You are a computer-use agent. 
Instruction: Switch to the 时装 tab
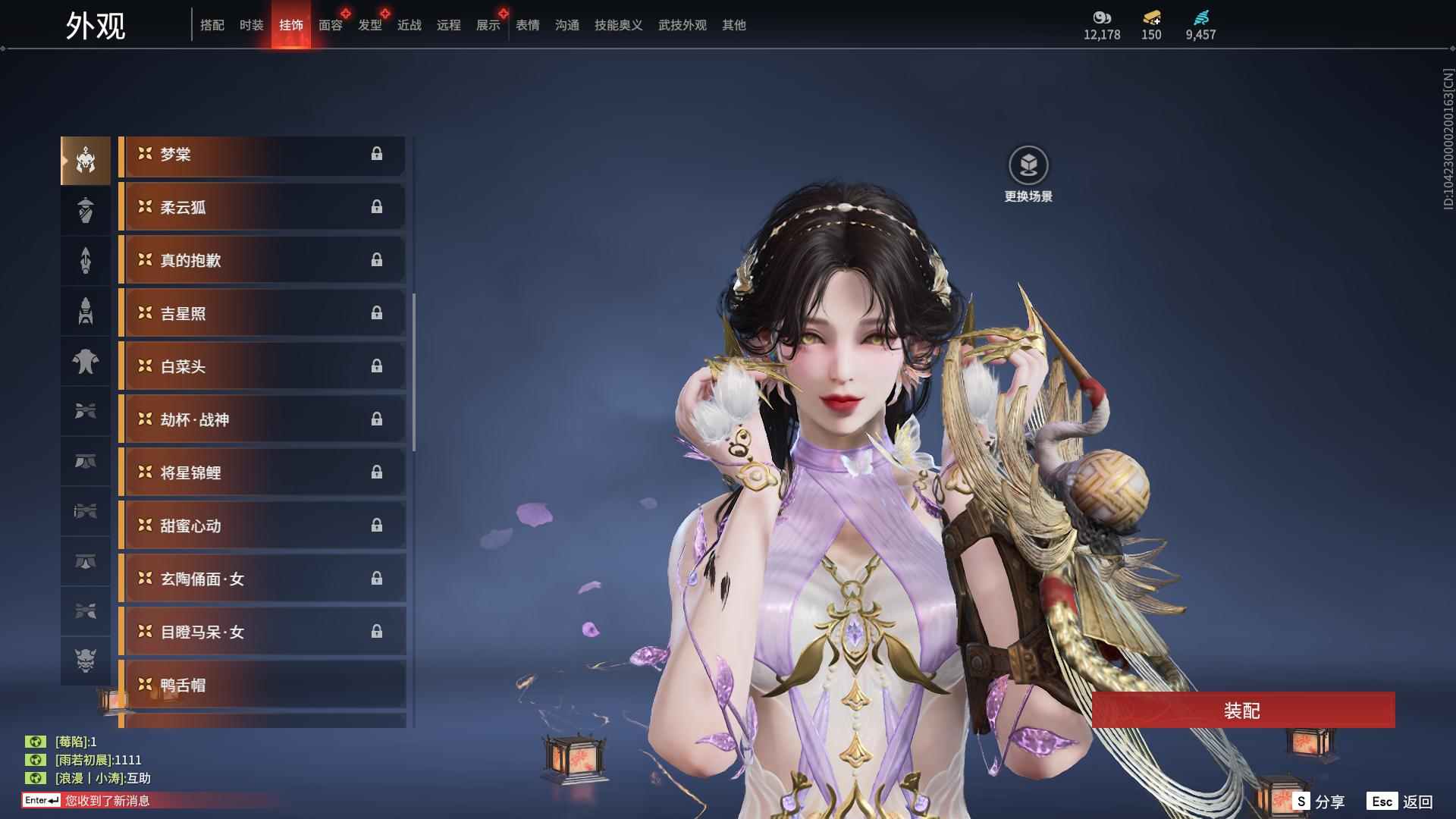pos(251,24)
